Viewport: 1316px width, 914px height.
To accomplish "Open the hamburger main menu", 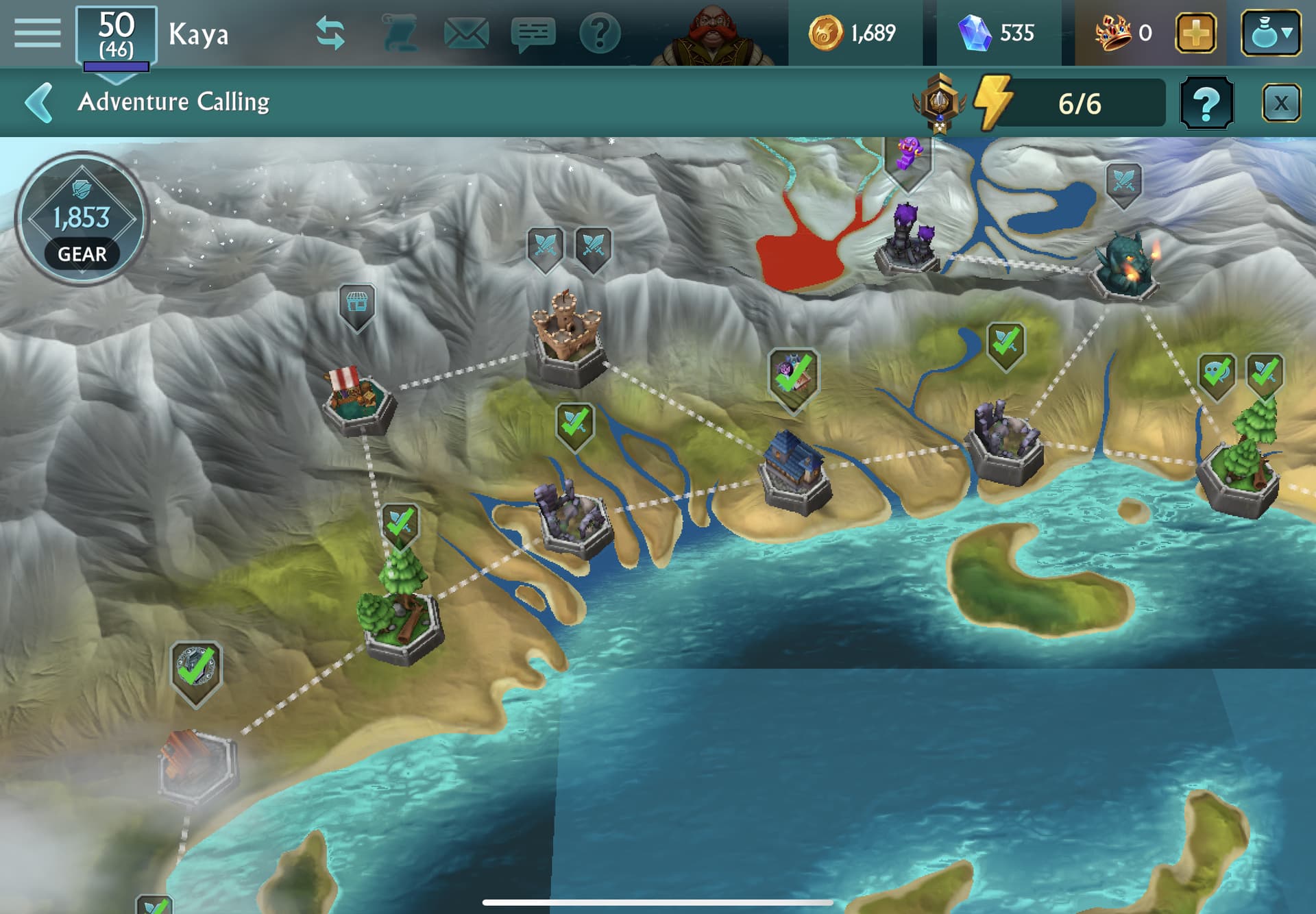I will tap(37, 33).
